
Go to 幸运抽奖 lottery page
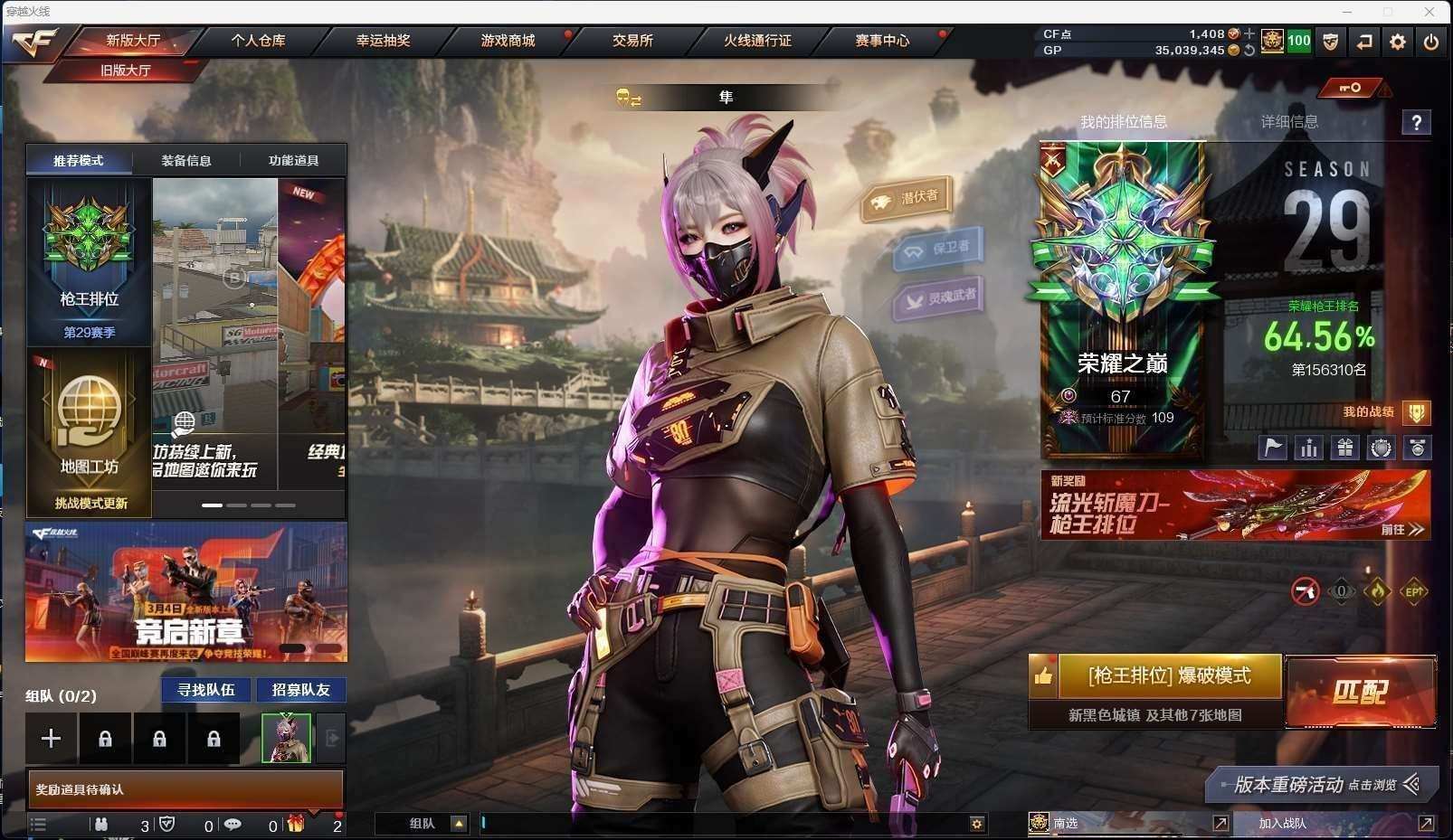pos(383,41)
